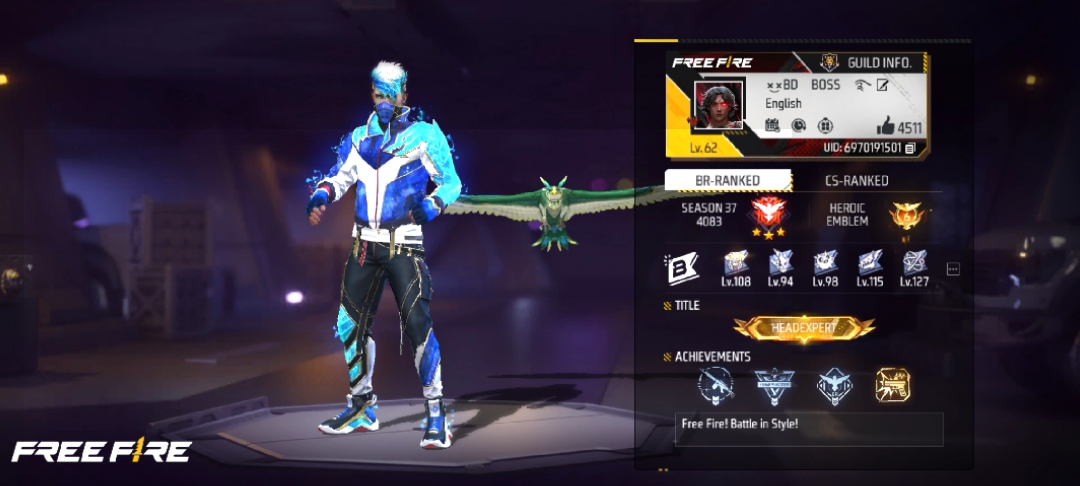Edit the player name with pencil icon

tap(883, 86)
